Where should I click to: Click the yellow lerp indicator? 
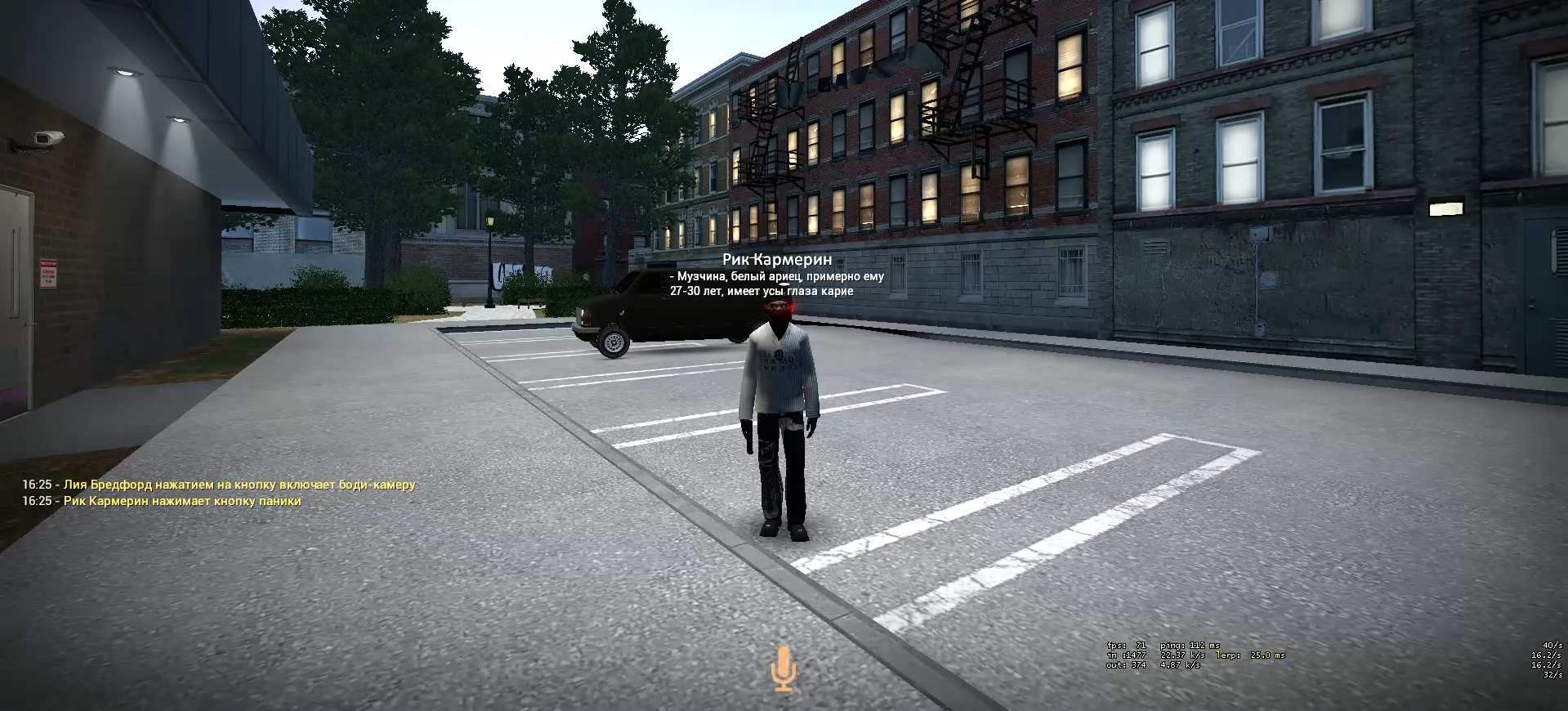click(x=1250, y=654)
